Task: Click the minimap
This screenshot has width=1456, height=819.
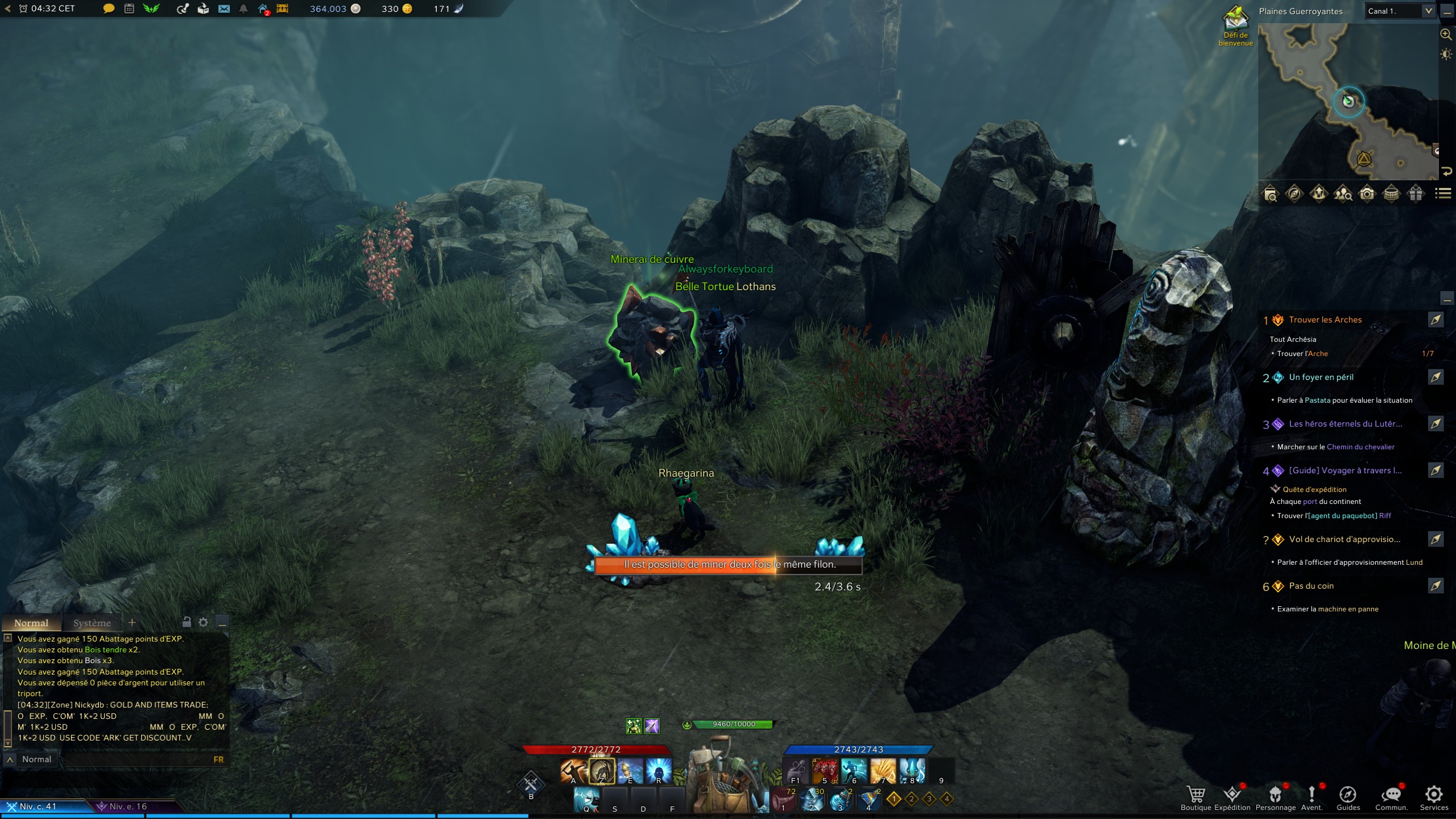Action: coord(1348,102)
